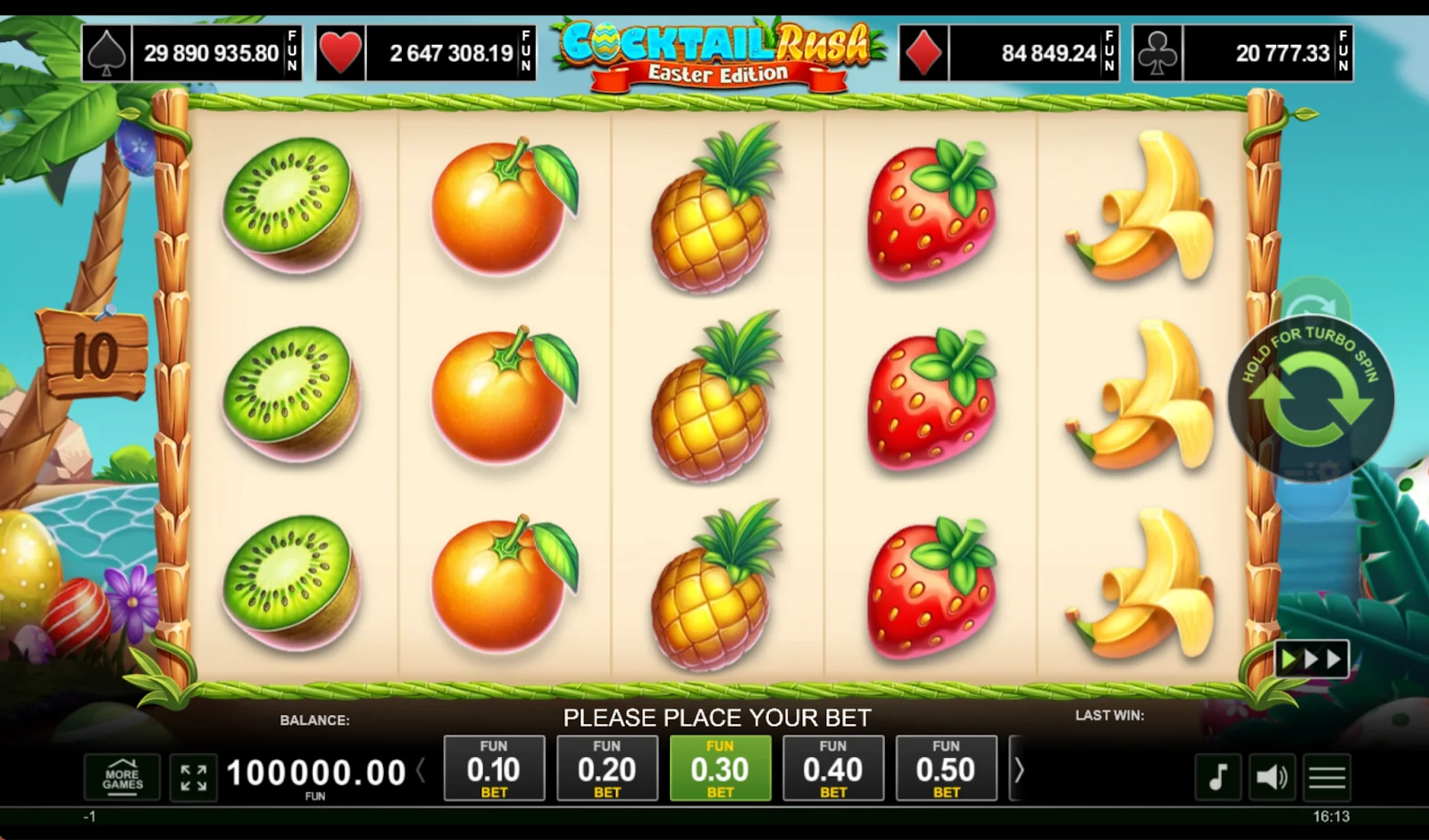Toggle fullscreen mode

coord(193,778)
